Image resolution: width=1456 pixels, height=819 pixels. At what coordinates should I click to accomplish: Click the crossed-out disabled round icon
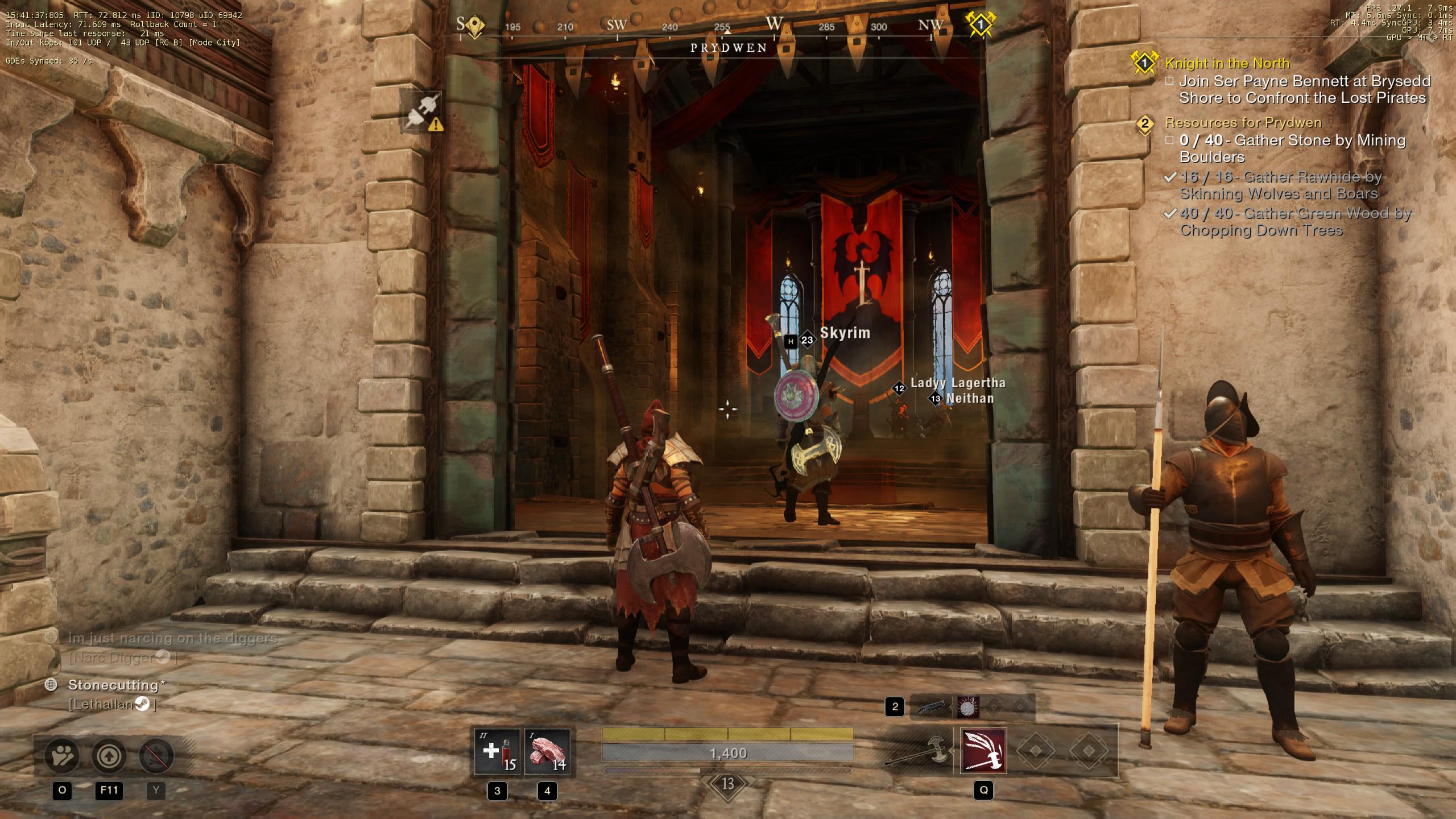pyautogui.click(x=156, y=756)
